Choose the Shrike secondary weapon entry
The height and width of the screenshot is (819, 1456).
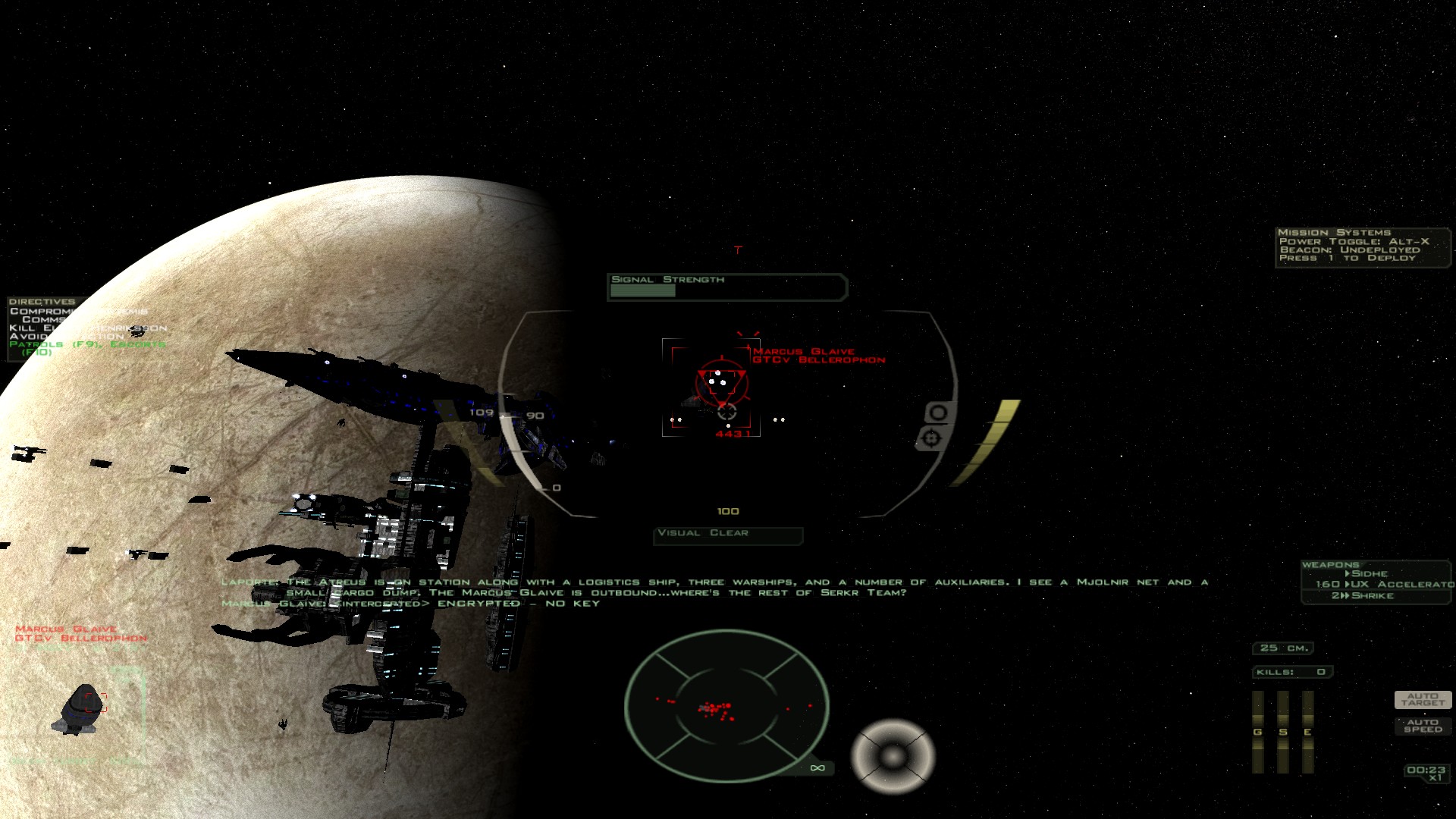click(1363, 595)
